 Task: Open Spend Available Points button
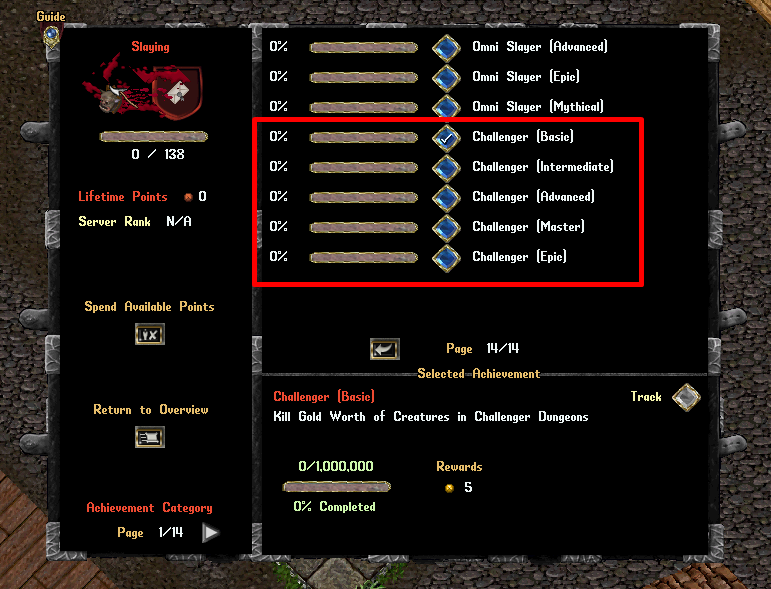pyautogui.click(x=149, y=334)
